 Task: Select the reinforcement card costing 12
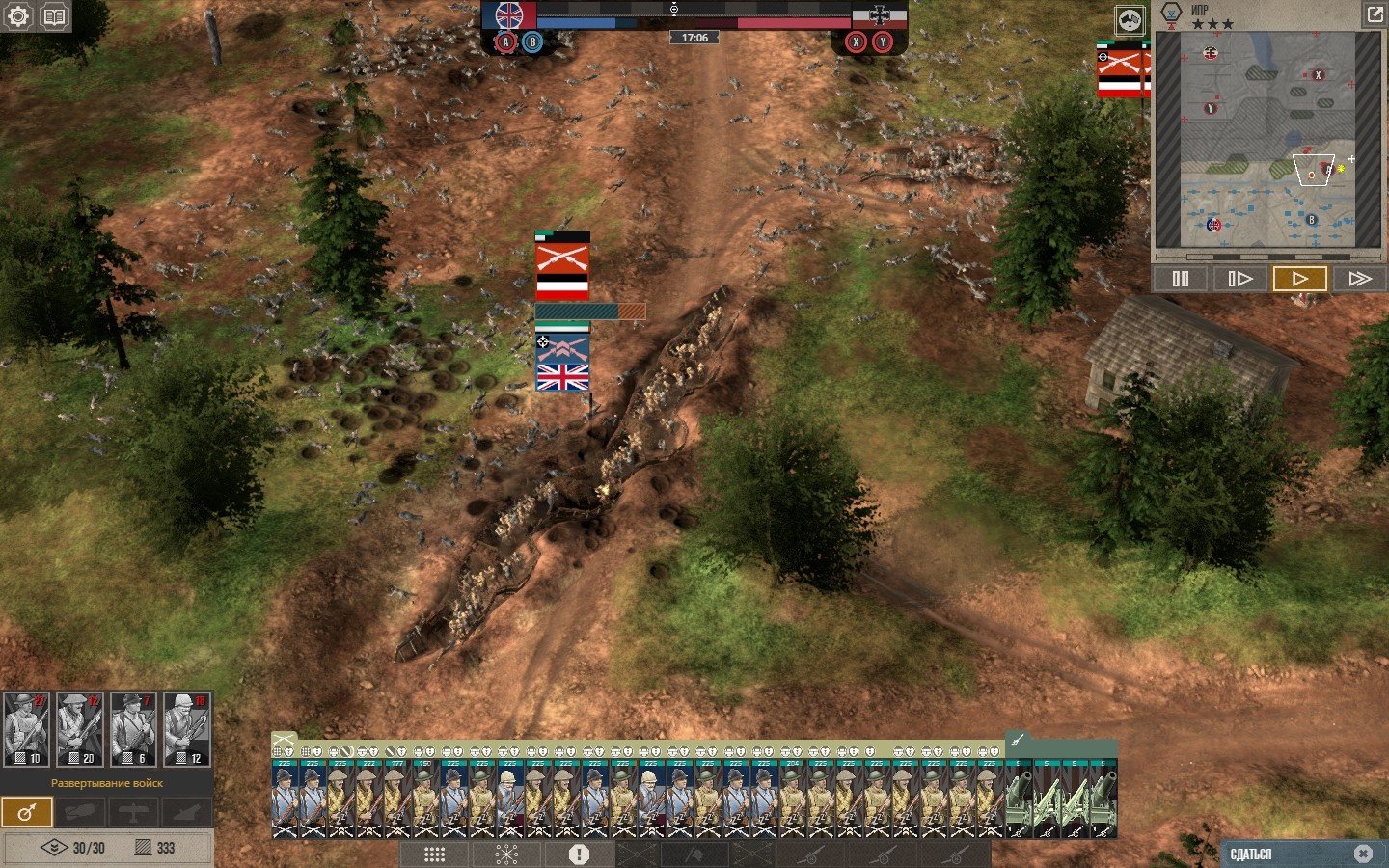tap(186, 729)
